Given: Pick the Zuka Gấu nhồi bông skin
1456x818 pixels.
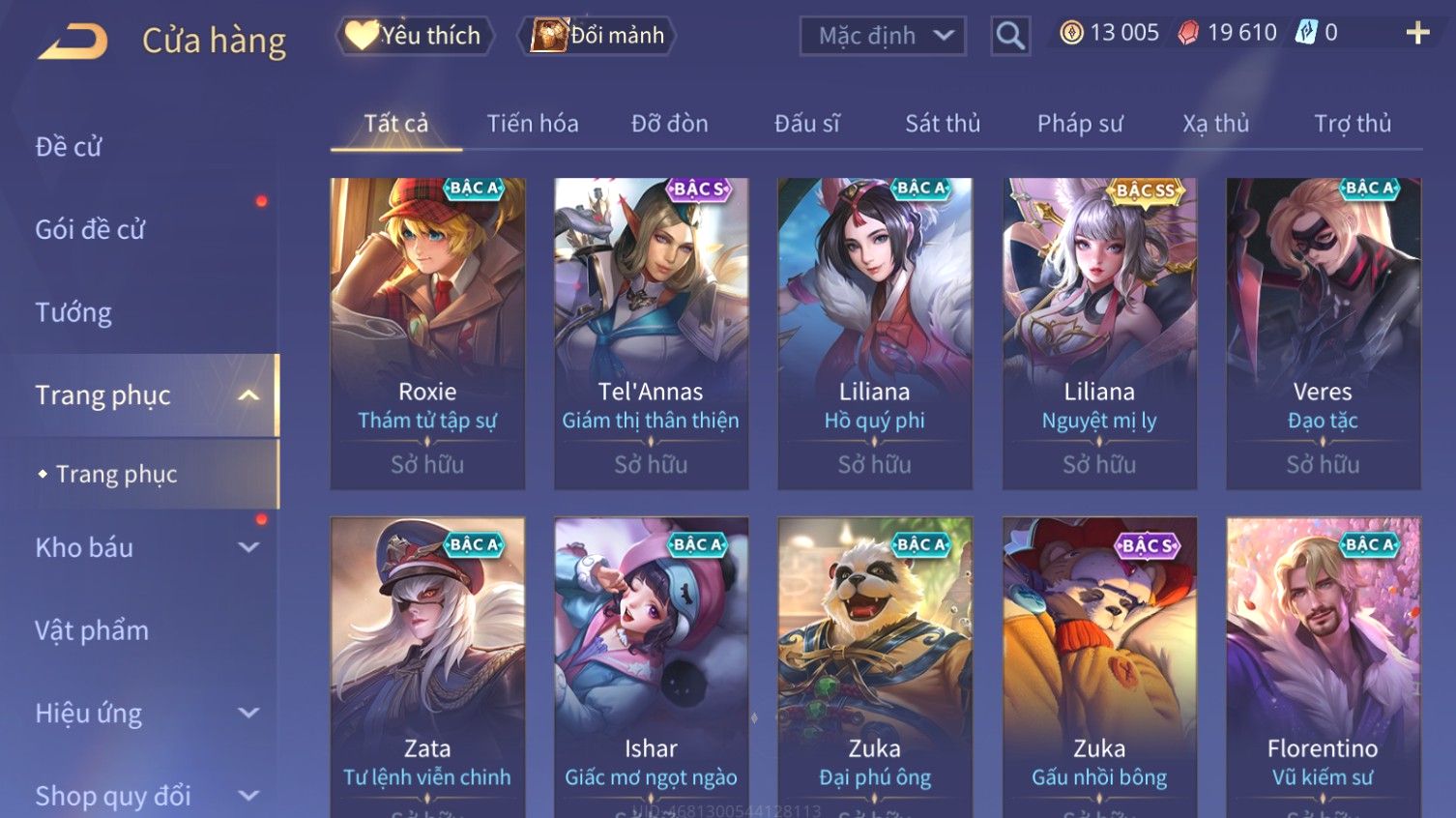Looking at the screenshot, I should [x=1099, y=667].
